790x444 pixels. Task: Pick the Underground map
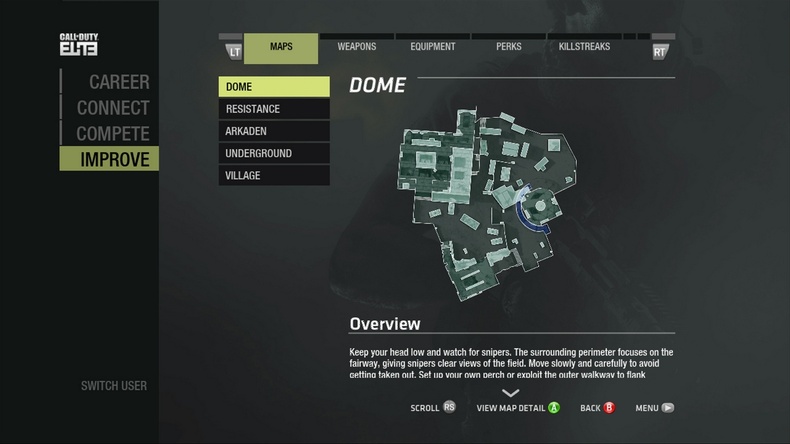274,153
